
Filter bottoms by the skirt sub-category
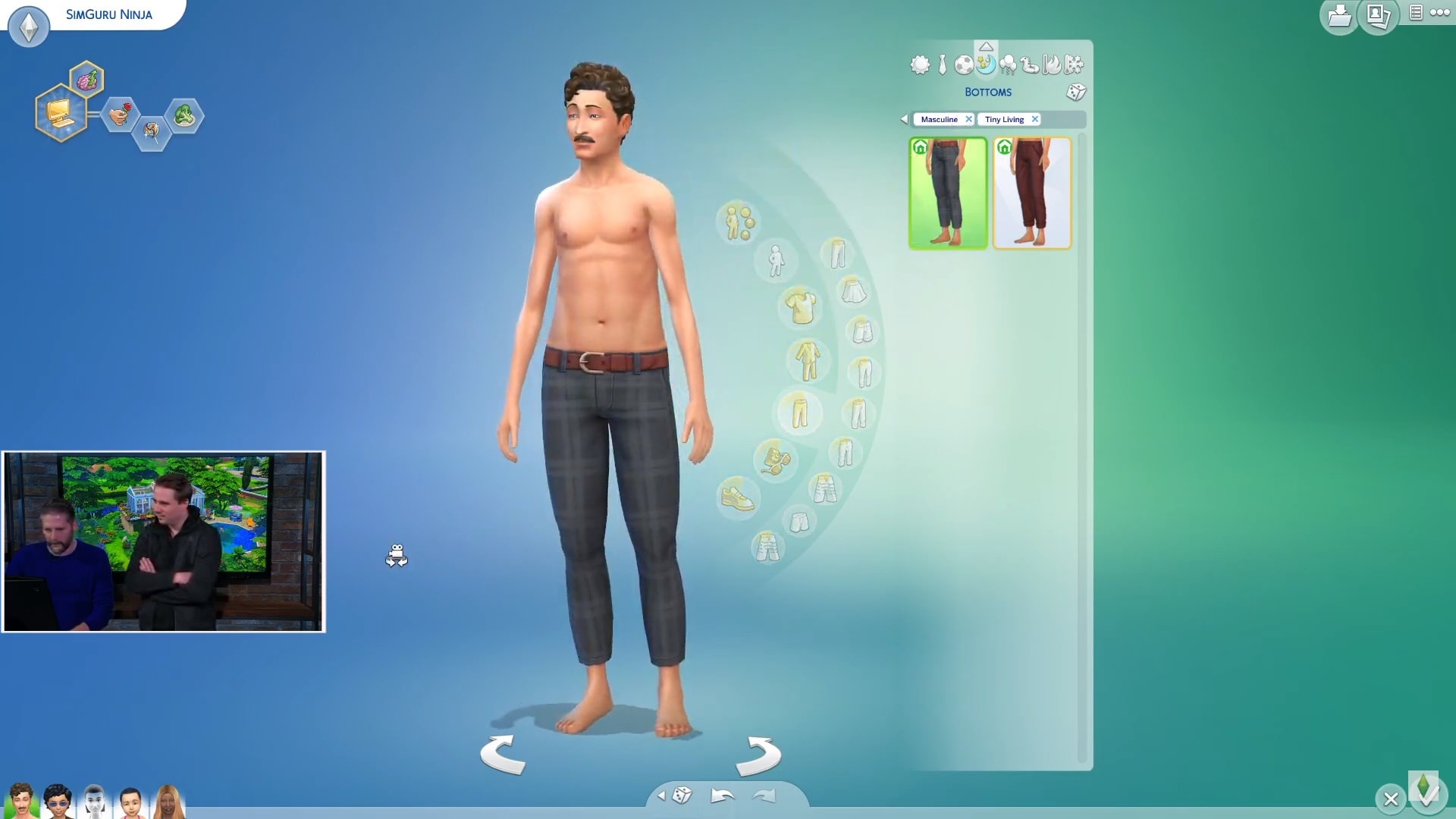[x=853, y=290]
